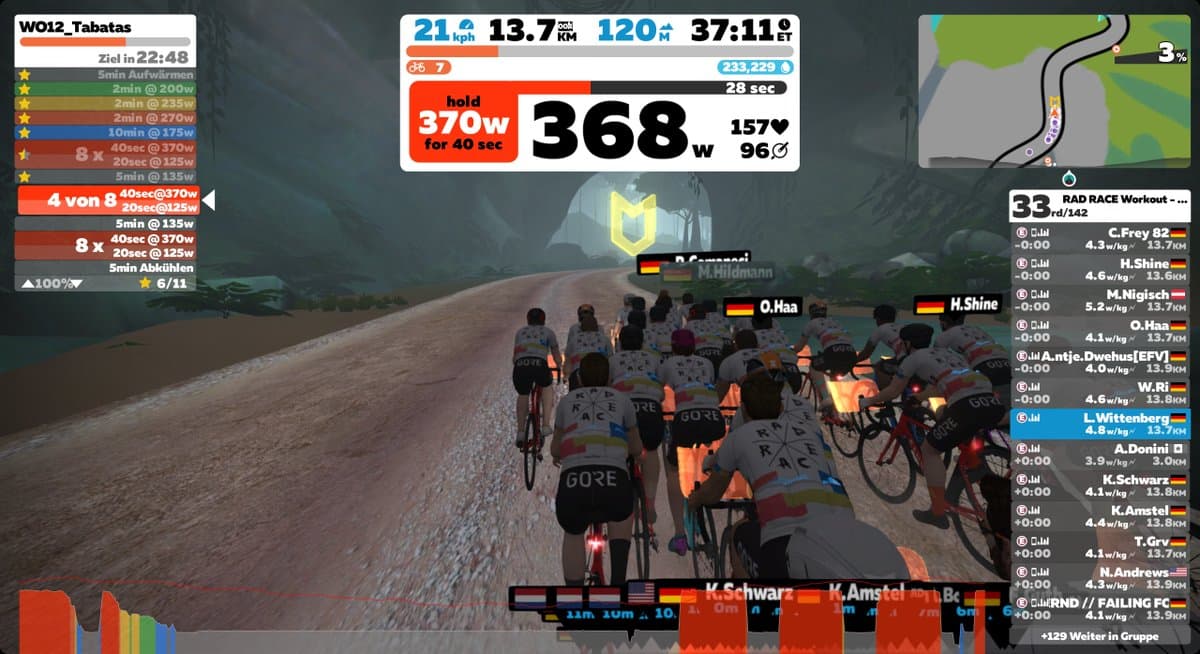
Task: Click the 5min Abkühlen workout step
Action: coord(107,268)
